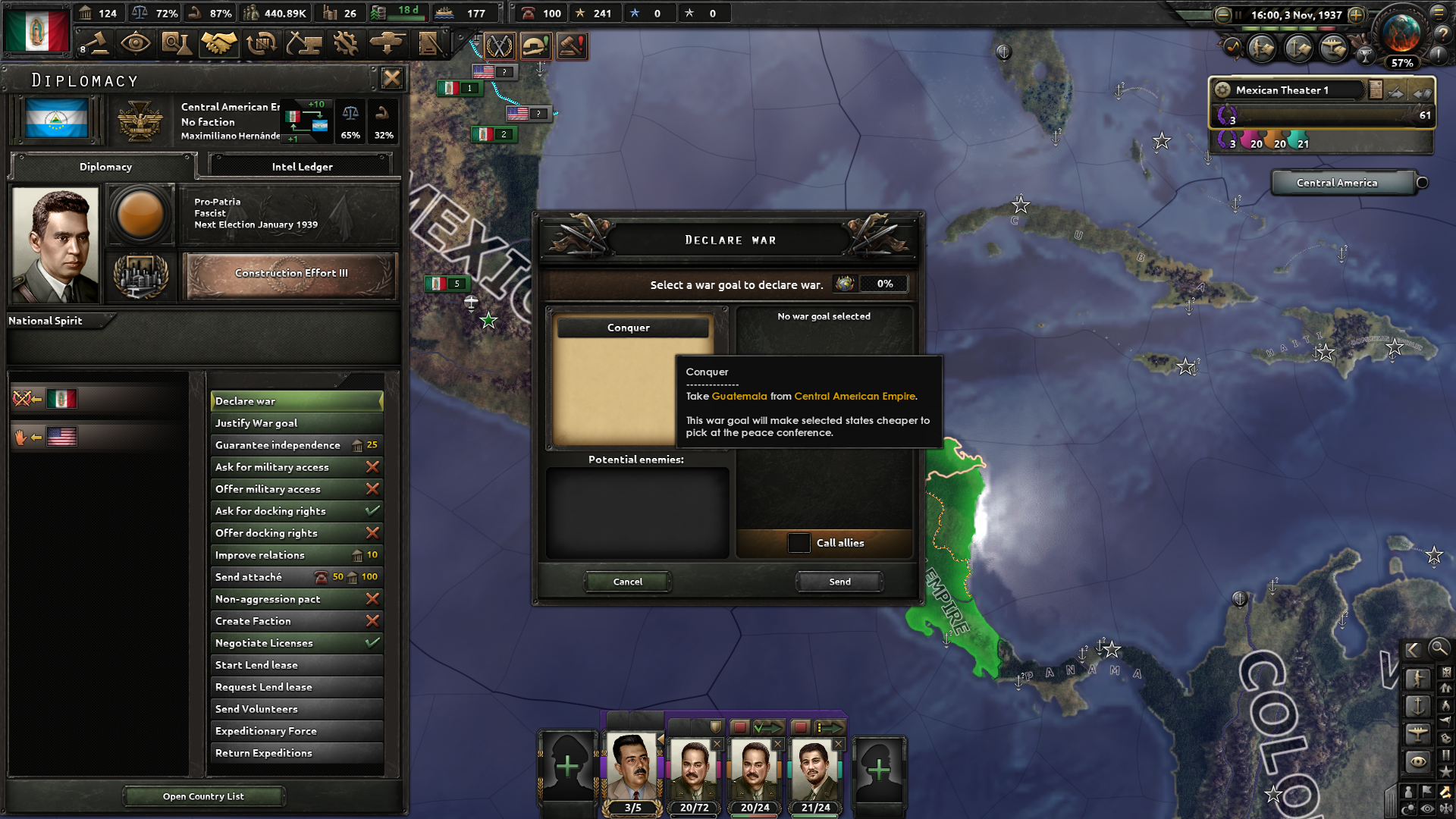Open army deployment tank icon

(390, 44)
